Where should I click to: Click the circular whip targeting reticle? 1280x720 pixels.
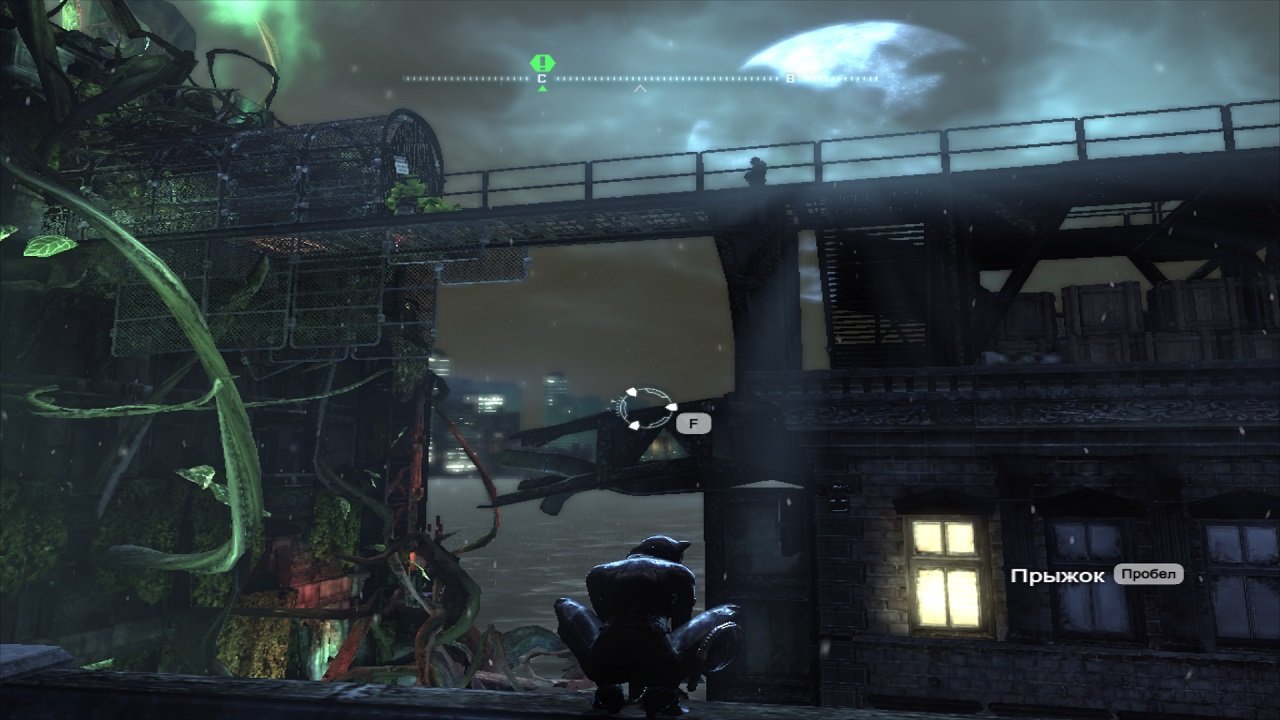pos(647,409)
